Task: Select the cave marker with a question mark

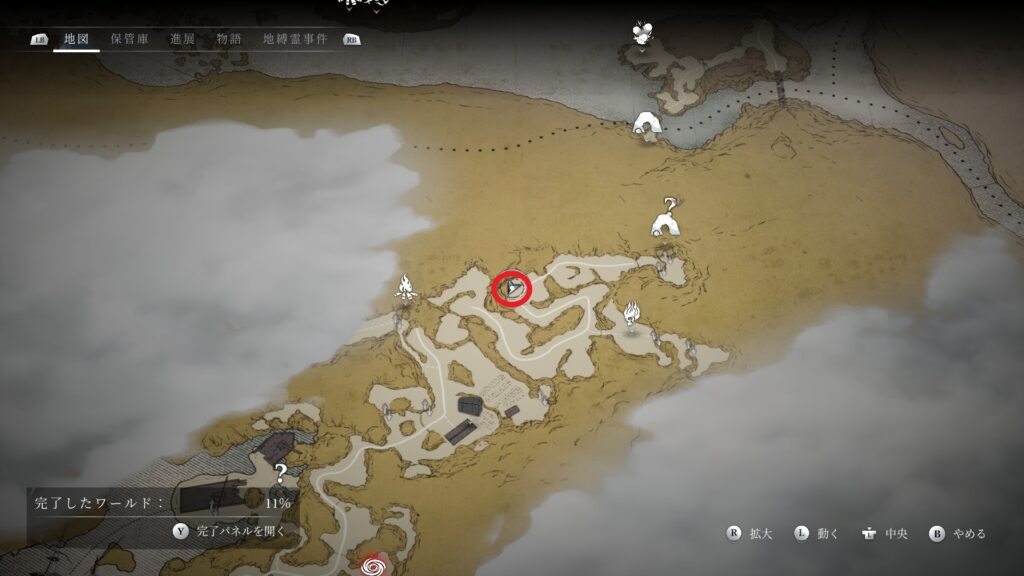Action: click(666, 219)
